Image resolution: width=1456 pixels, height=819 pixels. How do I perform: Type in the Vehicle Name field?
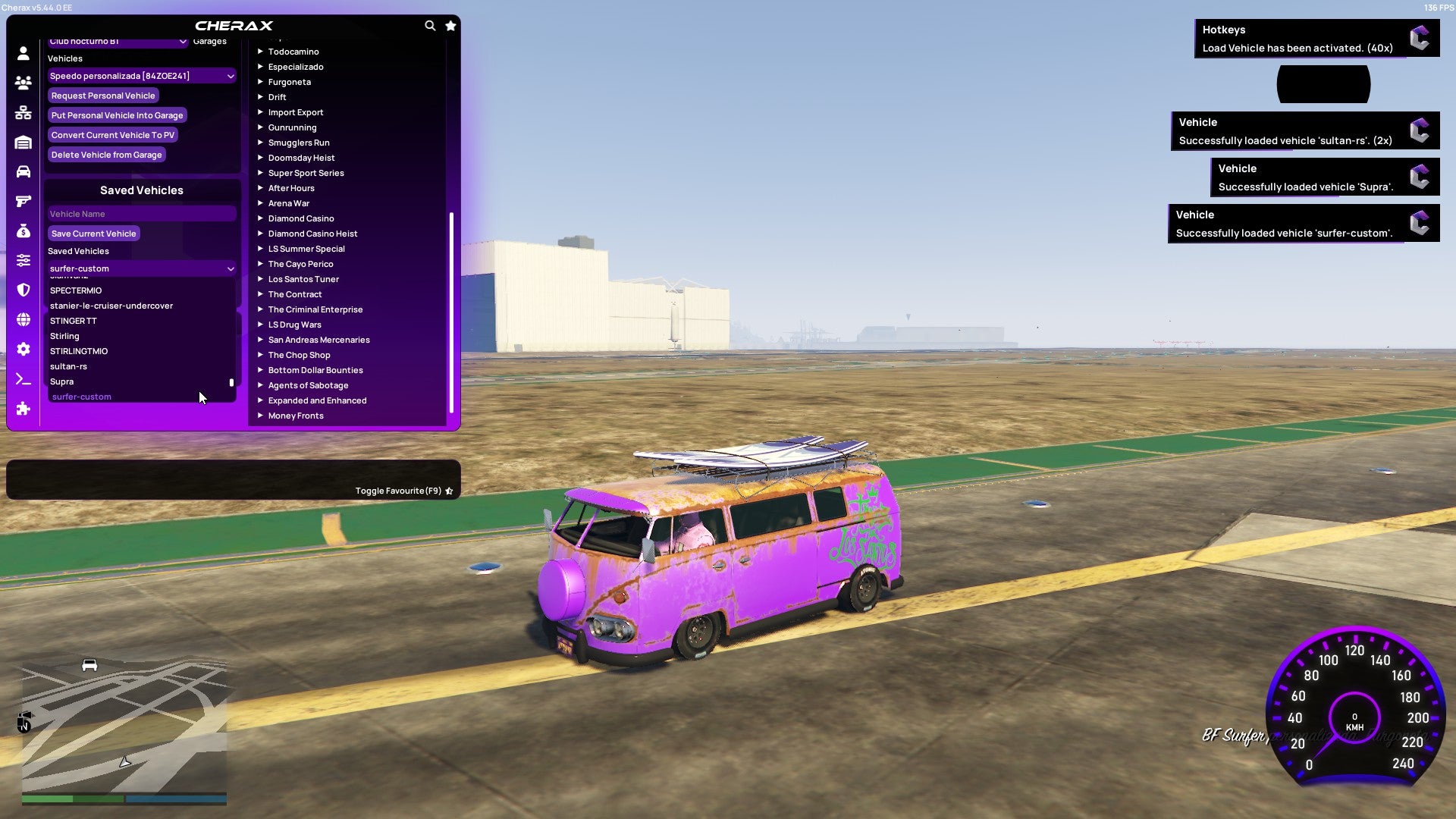click(x=141, y=213)
